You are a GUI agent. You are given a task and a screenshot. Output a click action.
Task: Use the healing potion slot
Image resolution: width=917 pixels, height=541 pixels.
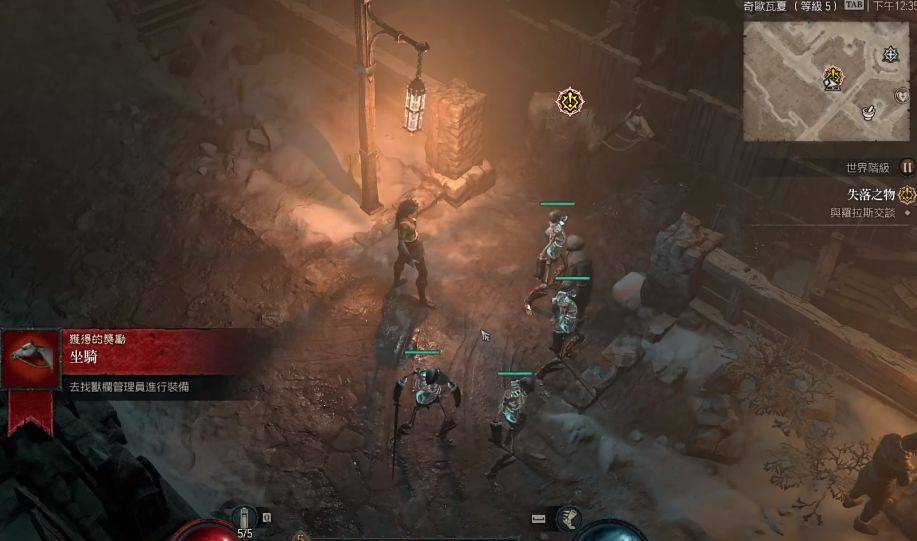tap(244, 517)
